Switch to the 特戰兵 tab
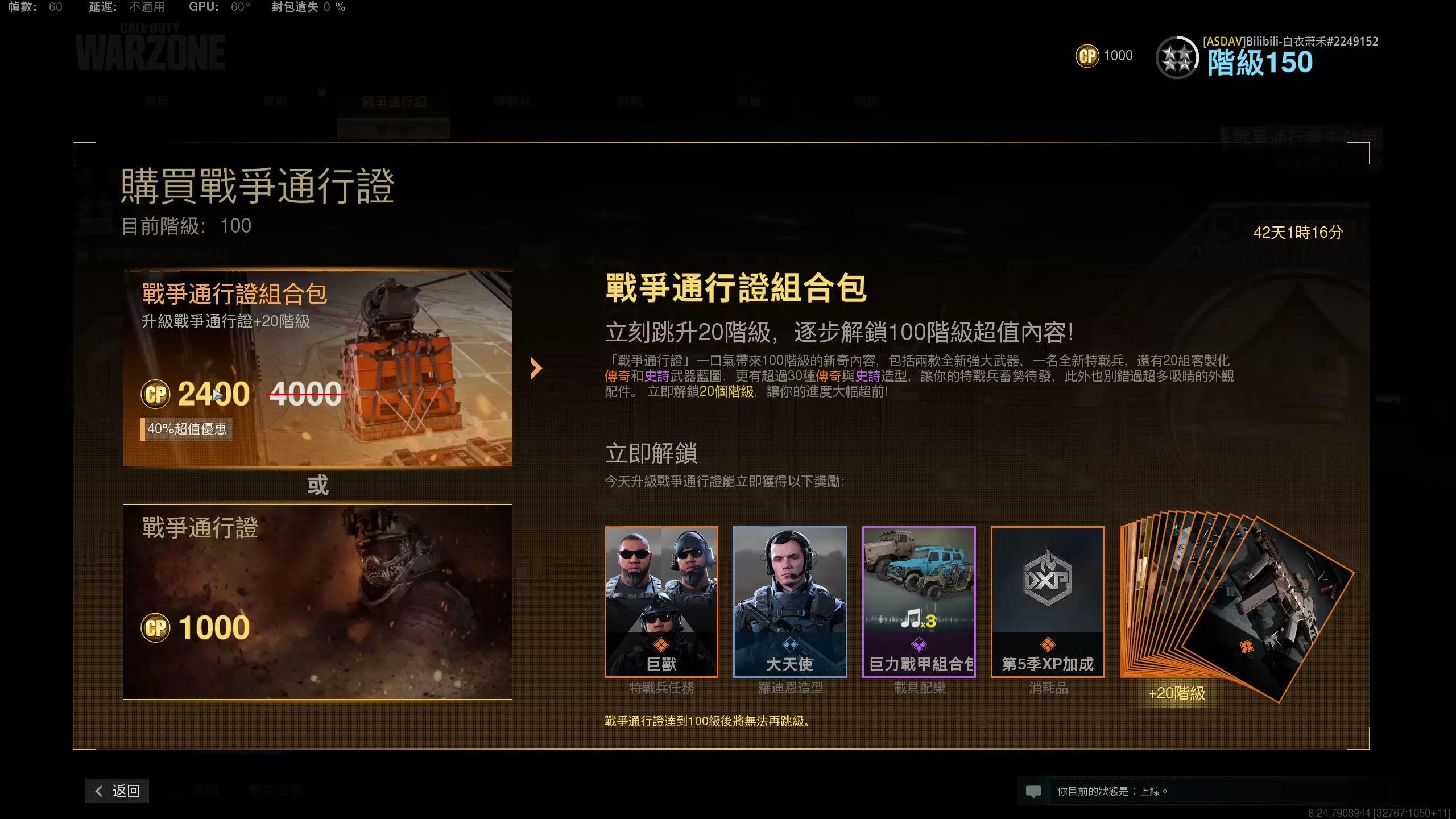The height and width of the screenshot is (819, 1456). (x=513, y=101)
